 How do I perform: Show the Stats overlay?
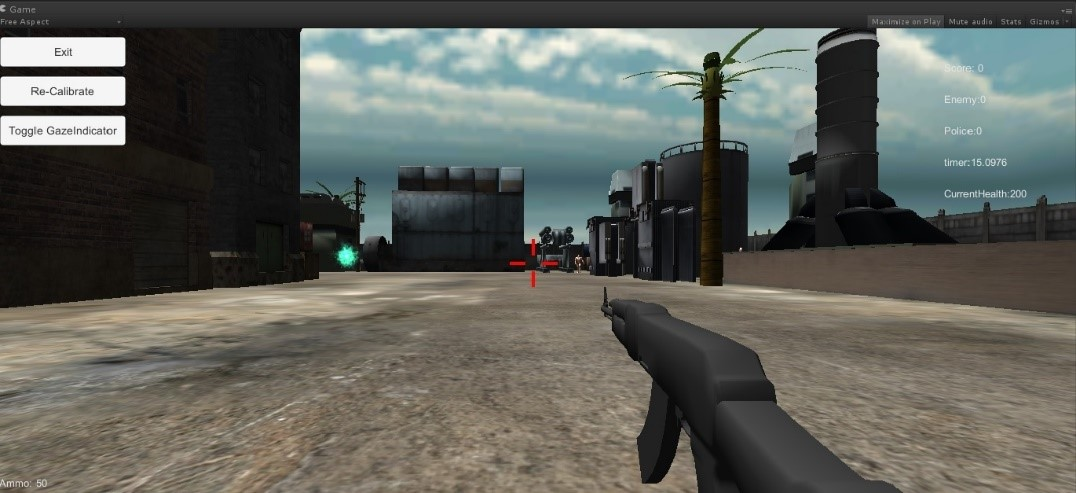click(1010, 21)
